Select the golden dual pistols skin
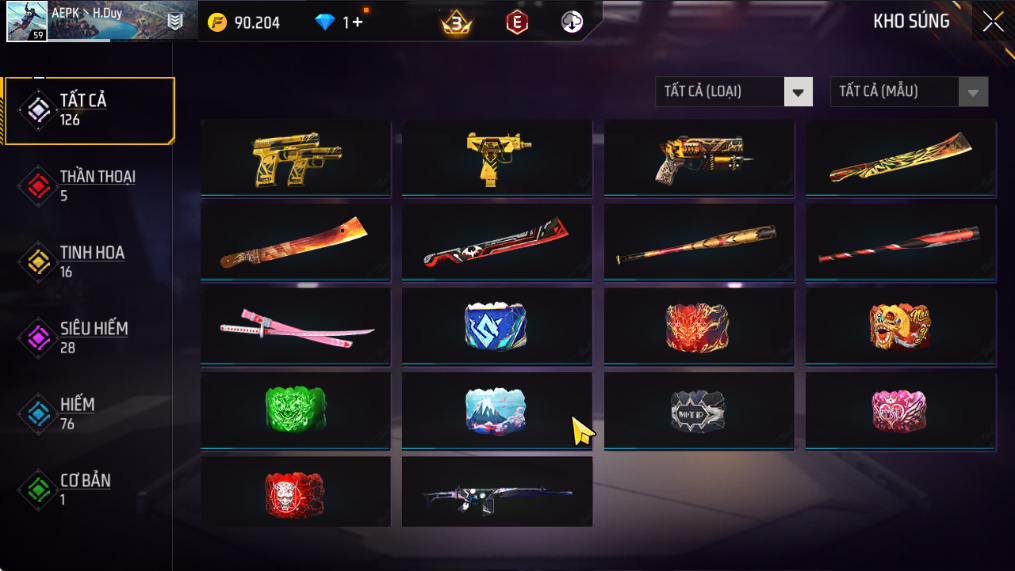 [x=295, y=158]
